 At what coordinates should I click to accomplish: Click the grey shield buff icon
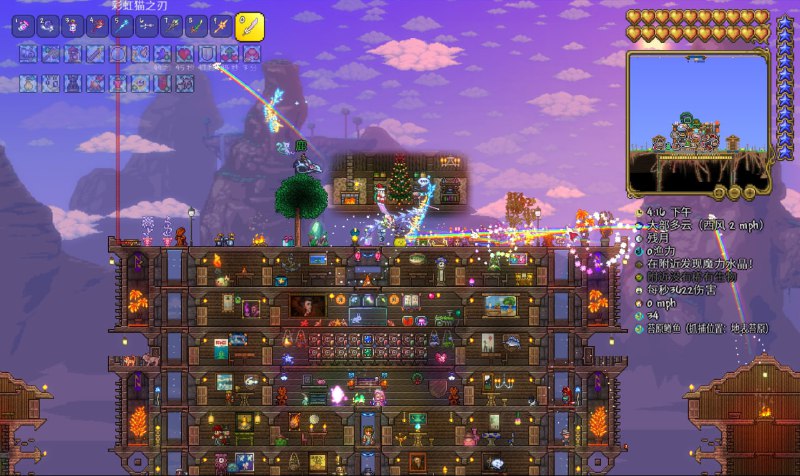coord(206,53)
